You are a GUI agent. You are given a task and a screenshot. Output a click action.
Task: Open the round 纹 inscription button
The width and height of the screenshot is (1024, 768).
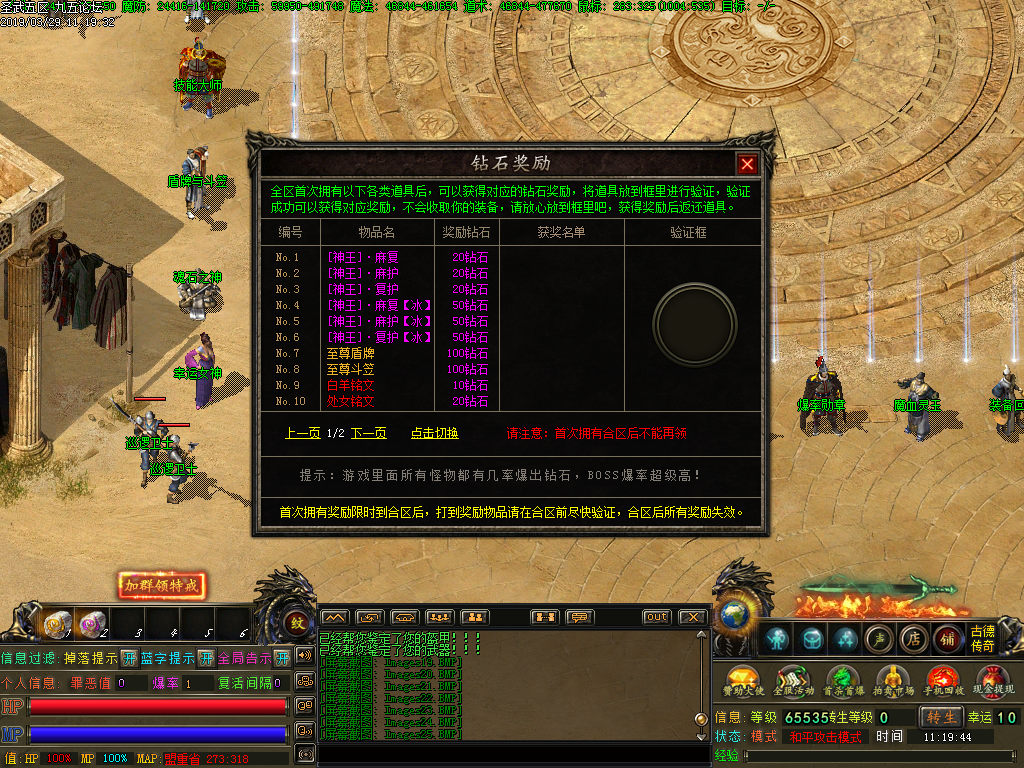pyautogui.click(x=297, y=622)
